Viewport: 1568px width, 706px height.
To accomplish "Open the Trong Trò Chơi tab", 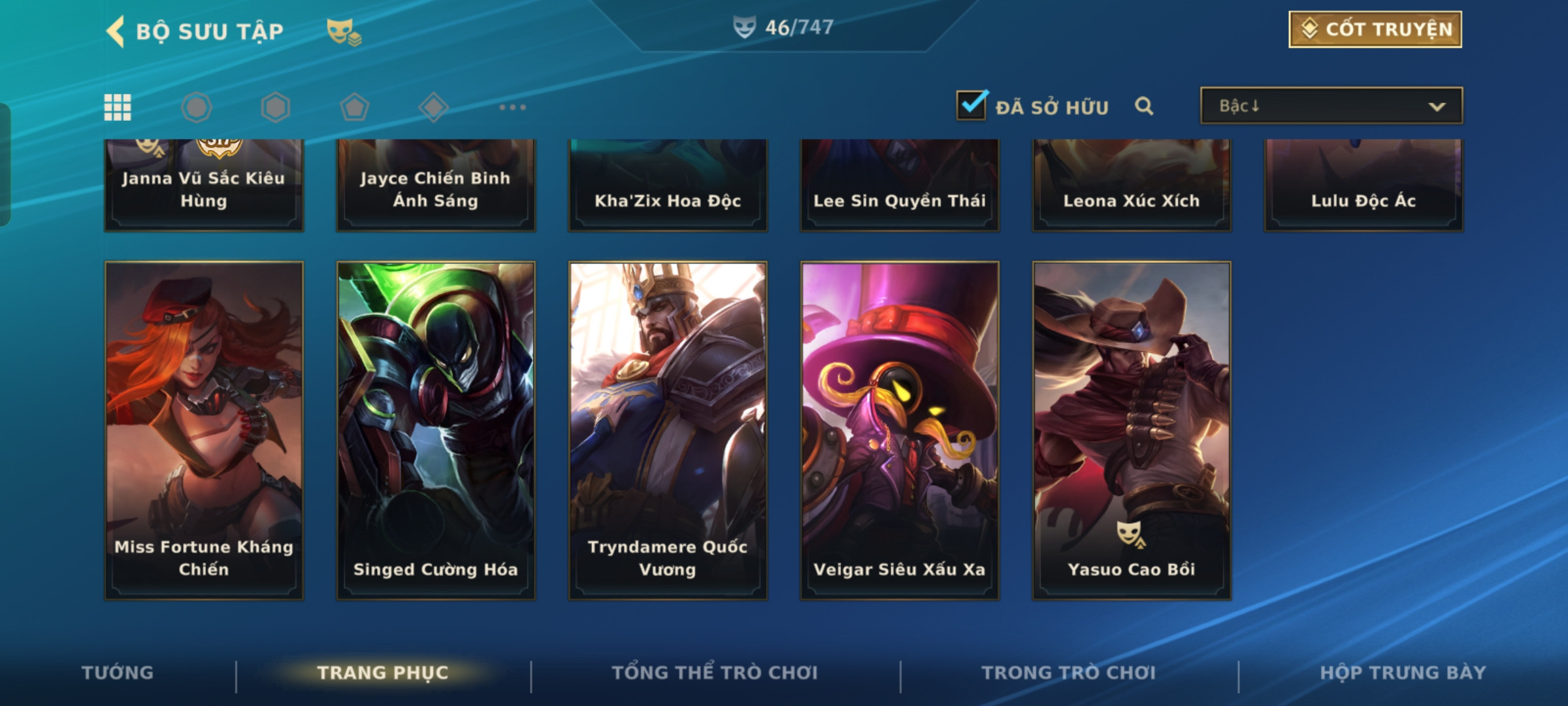I will pos(1069,673).
